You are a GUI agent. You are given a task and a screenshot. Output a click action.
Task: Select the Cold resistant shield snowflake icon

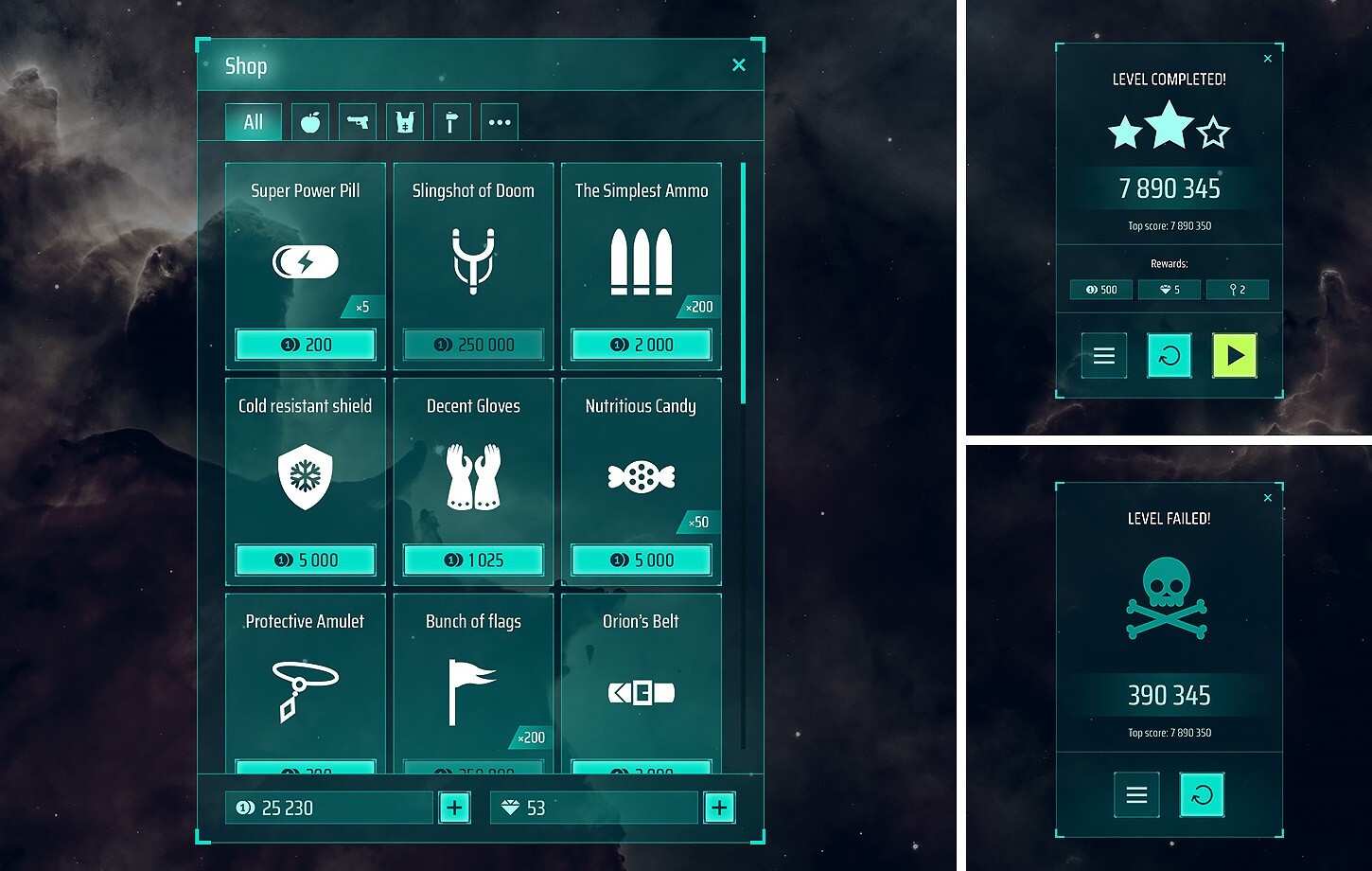(305, 476)
